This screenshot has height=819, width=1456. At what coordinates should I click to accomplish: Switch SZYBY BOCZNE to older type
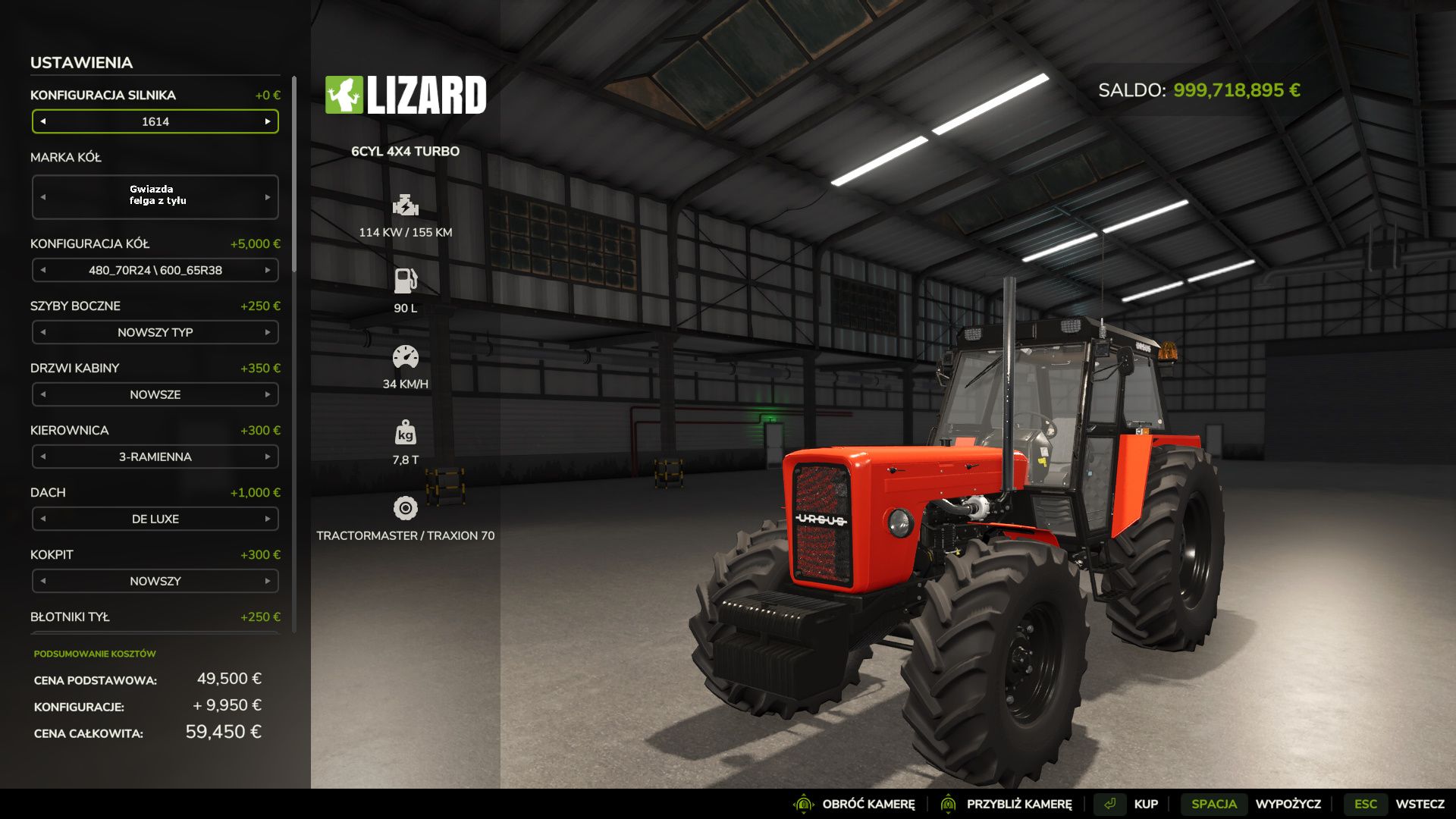(43, 332)
